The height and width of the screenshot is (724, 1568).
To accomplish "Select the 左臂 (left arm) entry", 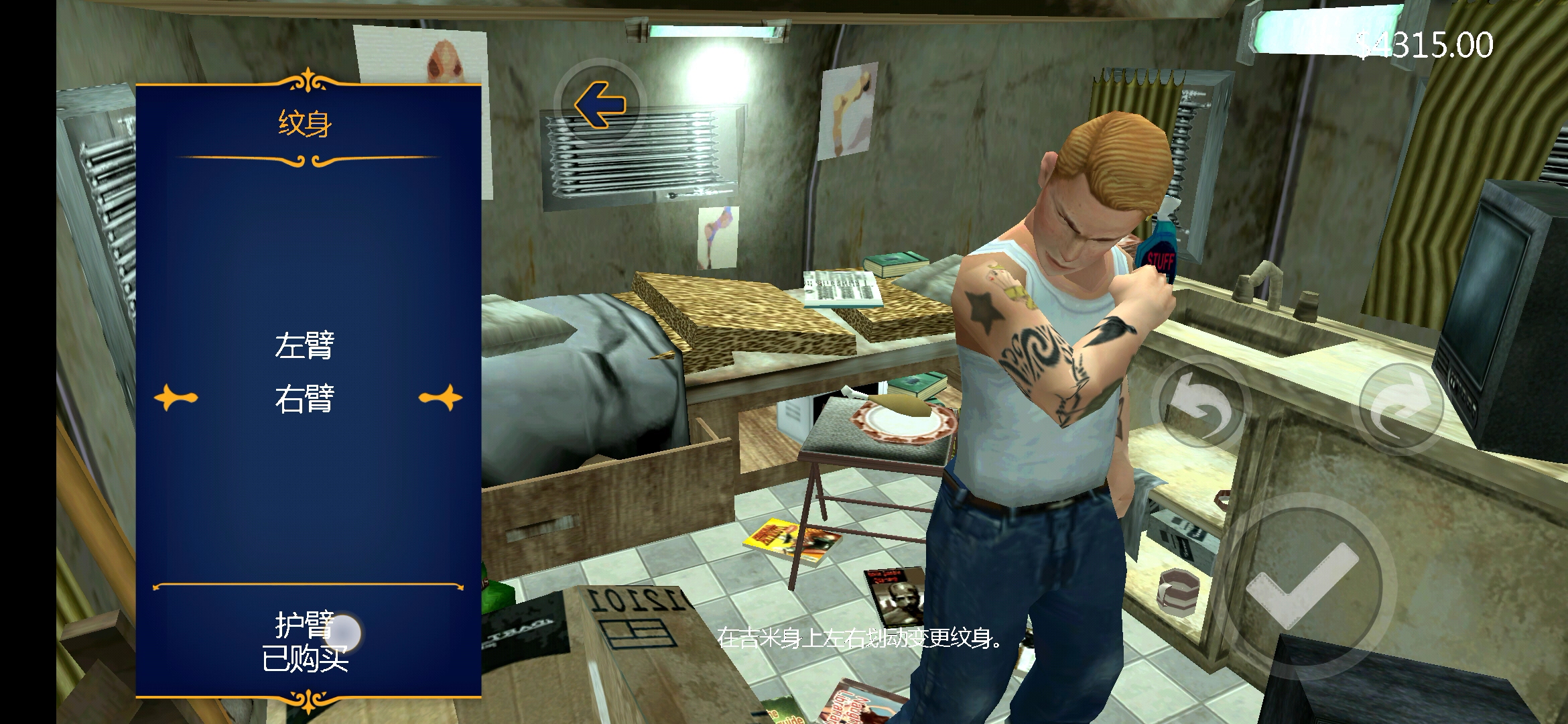I will [304, 346].
